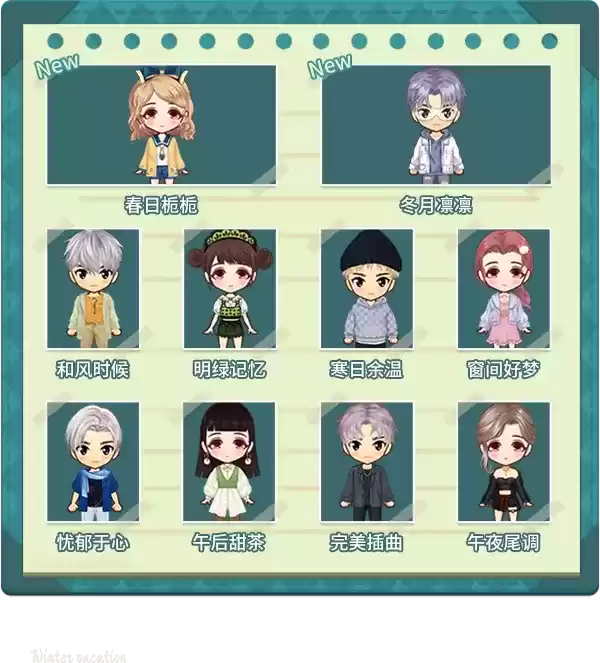Choose the 寒日余温 beanie outfit
600x663 pixels.
click(x=367, y=290)
